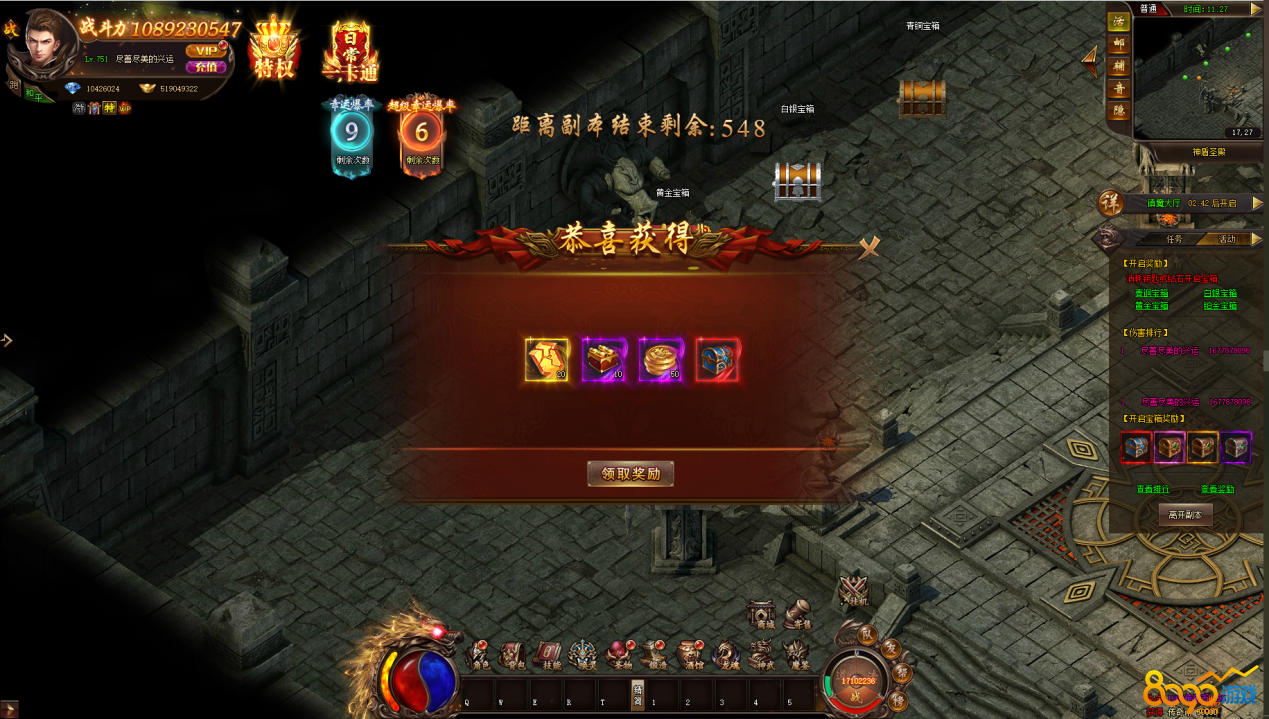Open the 背包 bag

pos(511,656)
